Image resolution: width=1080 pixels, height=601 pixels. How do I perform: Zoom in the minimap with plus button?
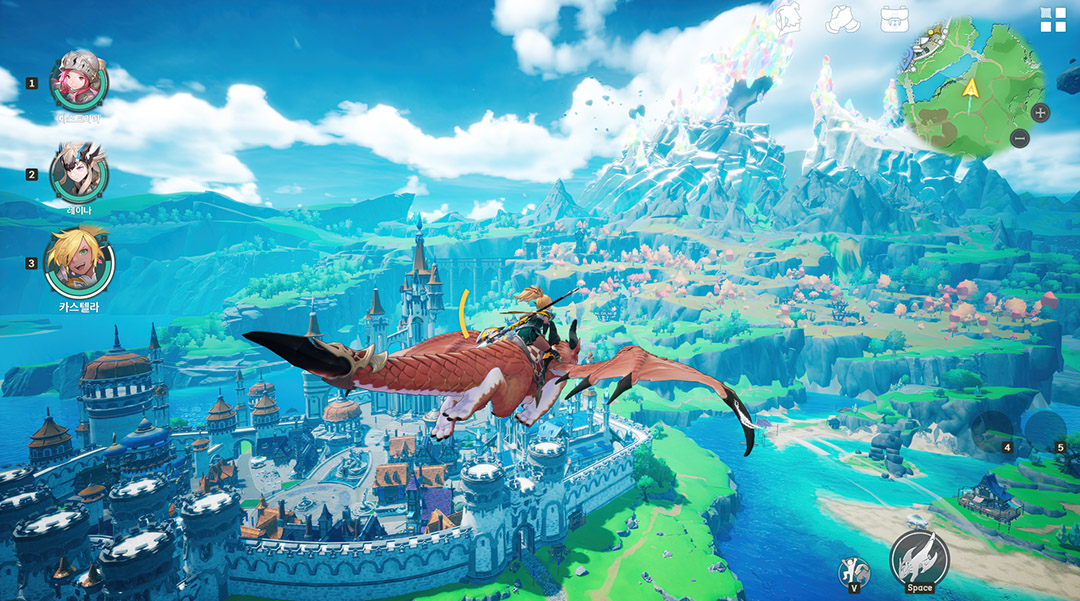tap(1040, 112)
